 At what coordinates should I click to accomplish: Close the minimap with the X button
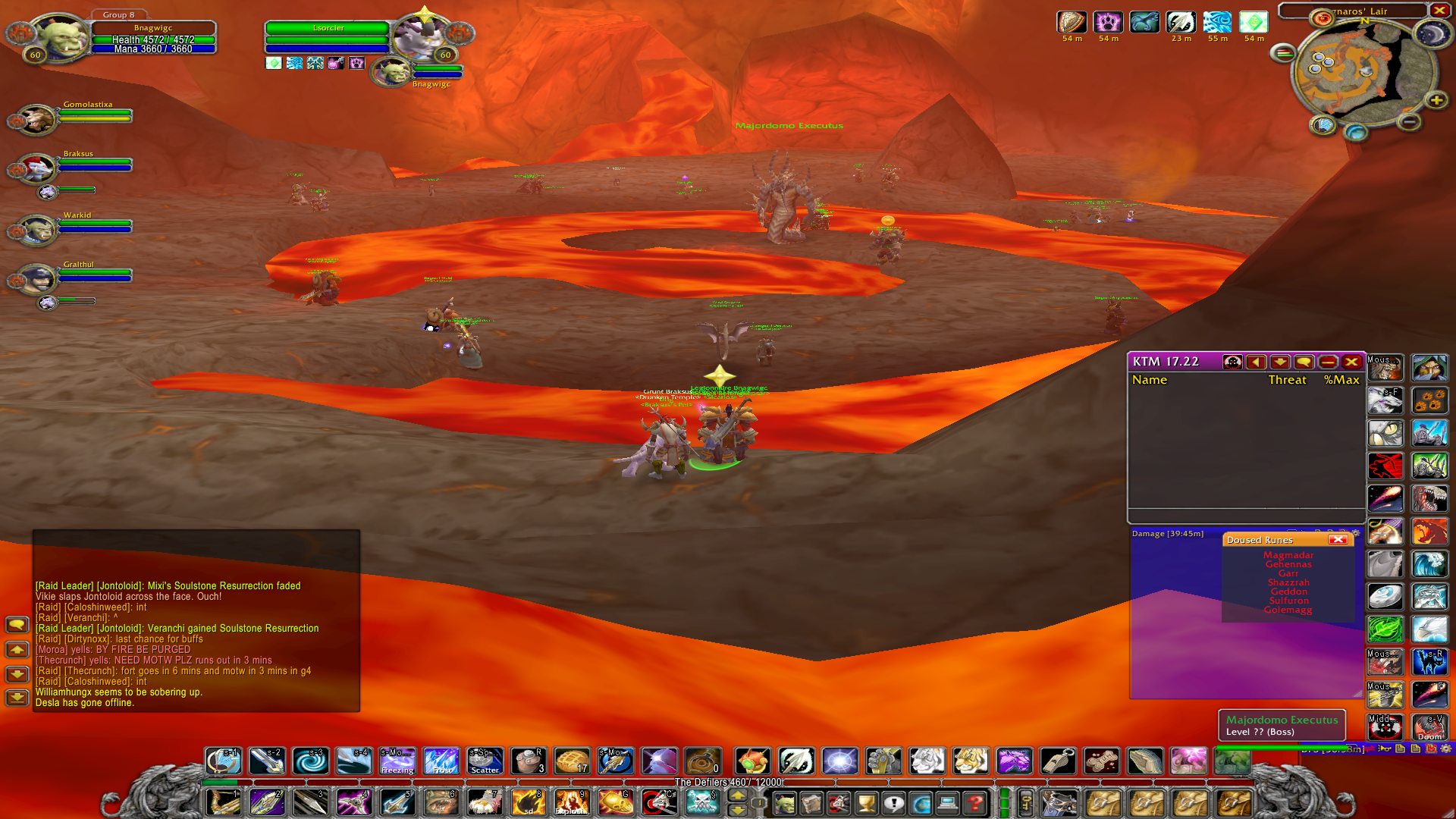1439,11
